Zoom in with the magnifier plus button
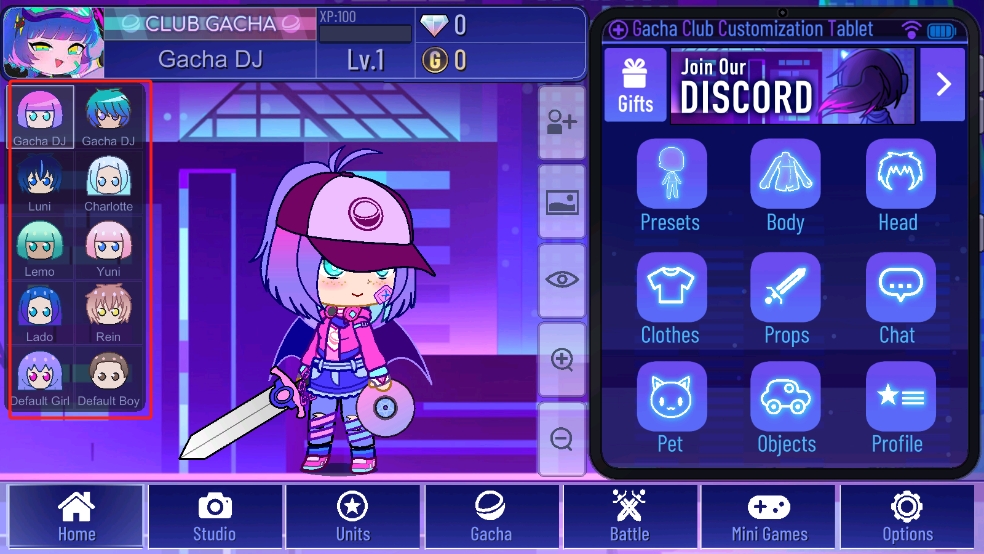 (562, 359)
